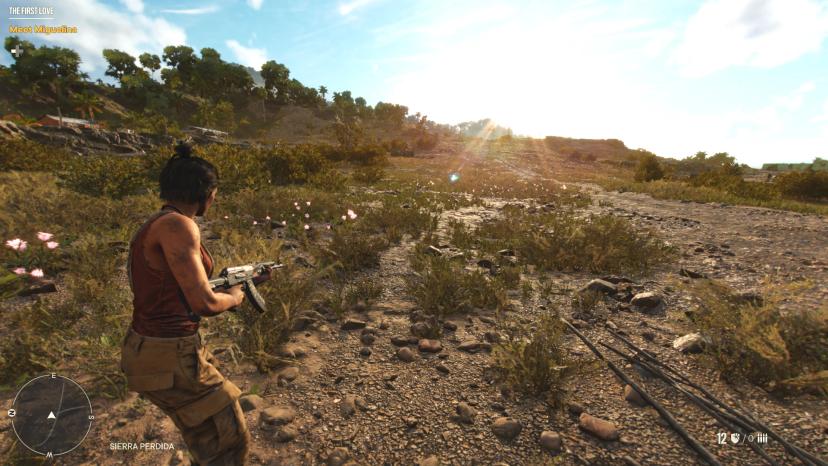
Task: Click the plus-shaped icon below the objective
Action: point(15,49)
